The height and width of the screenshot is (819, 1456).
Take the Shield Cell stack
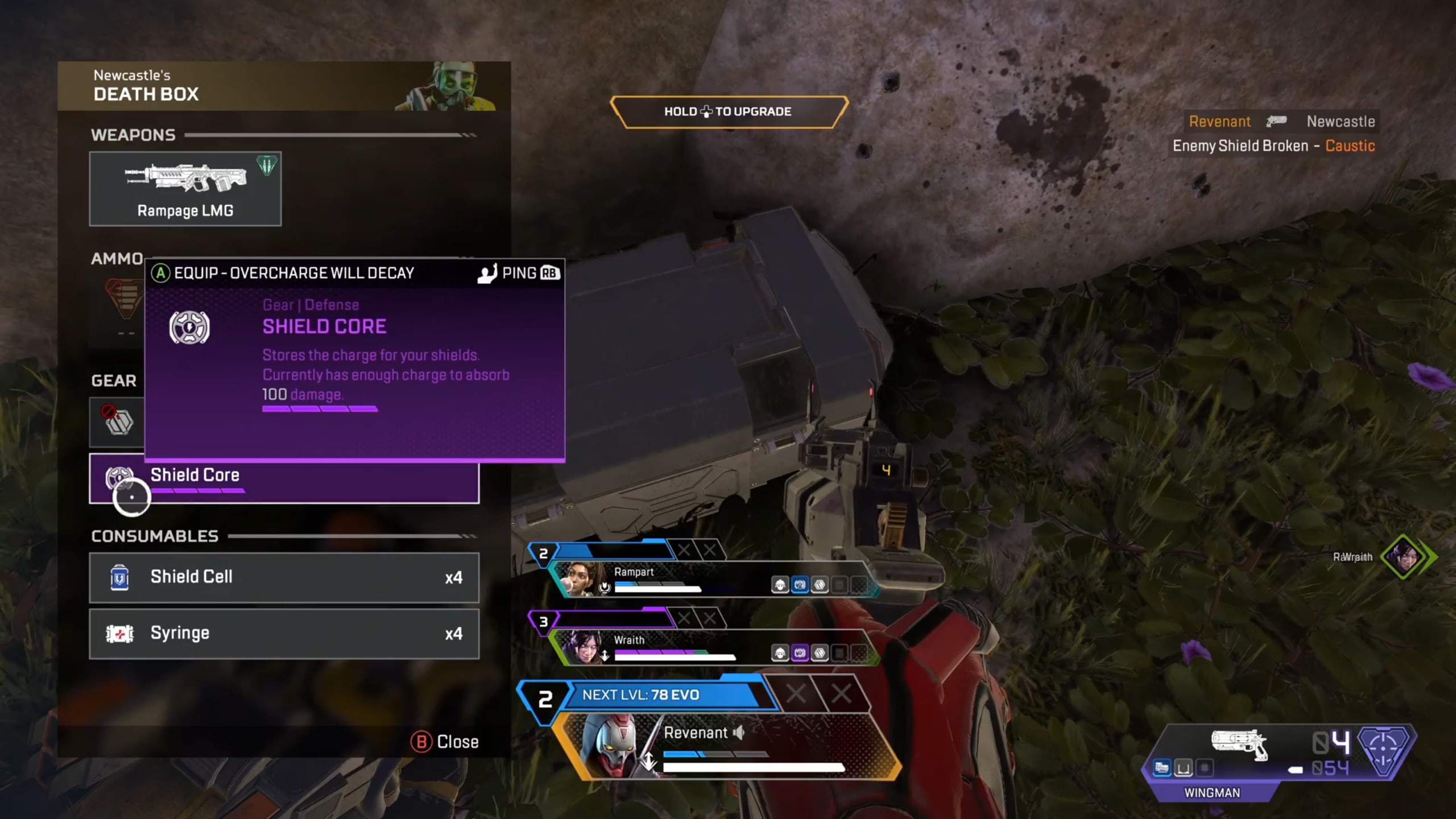tap(284, 577)
